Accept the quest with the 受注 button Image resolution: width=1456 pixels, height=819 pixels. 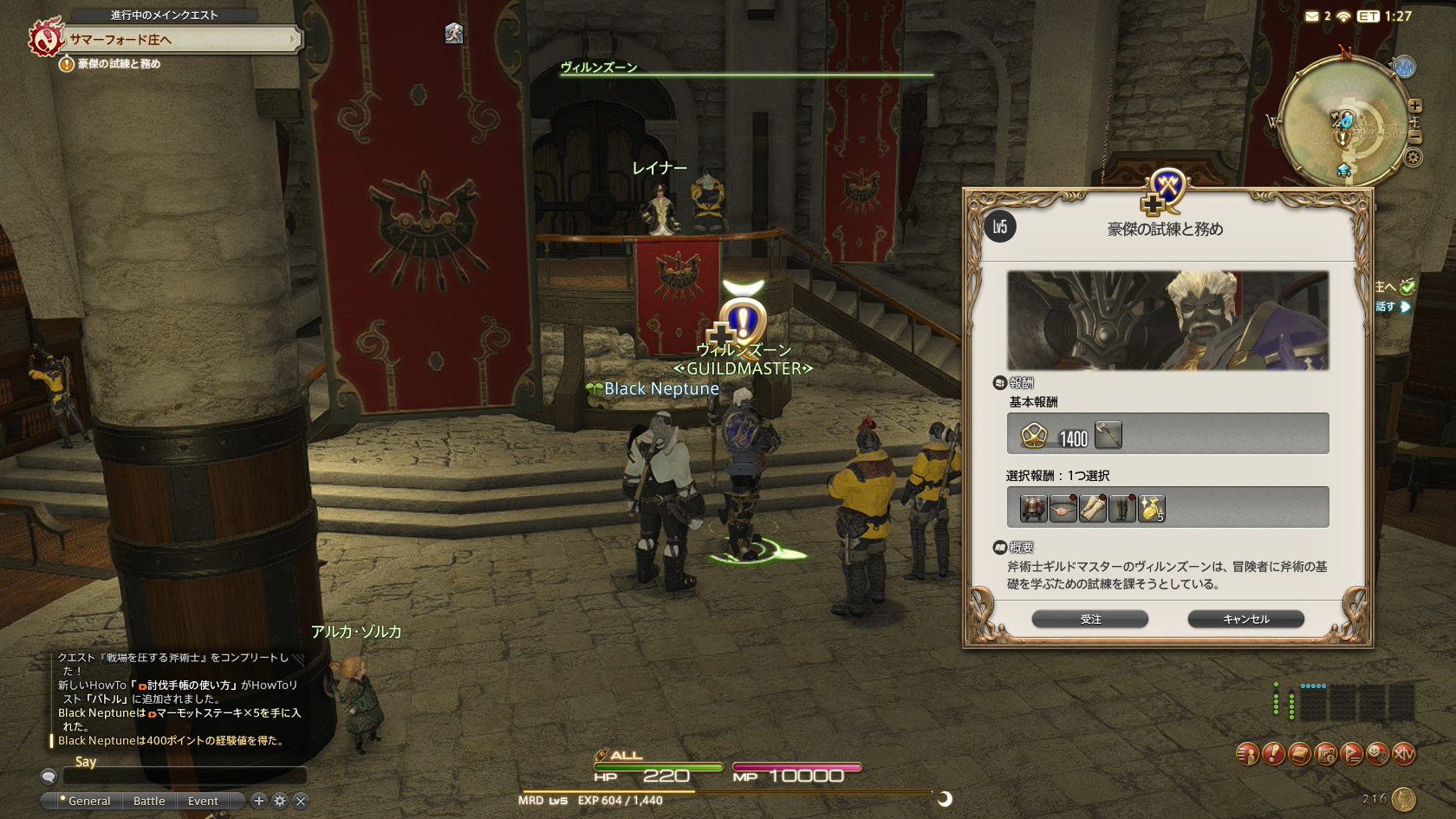(x=1089, y=619)
